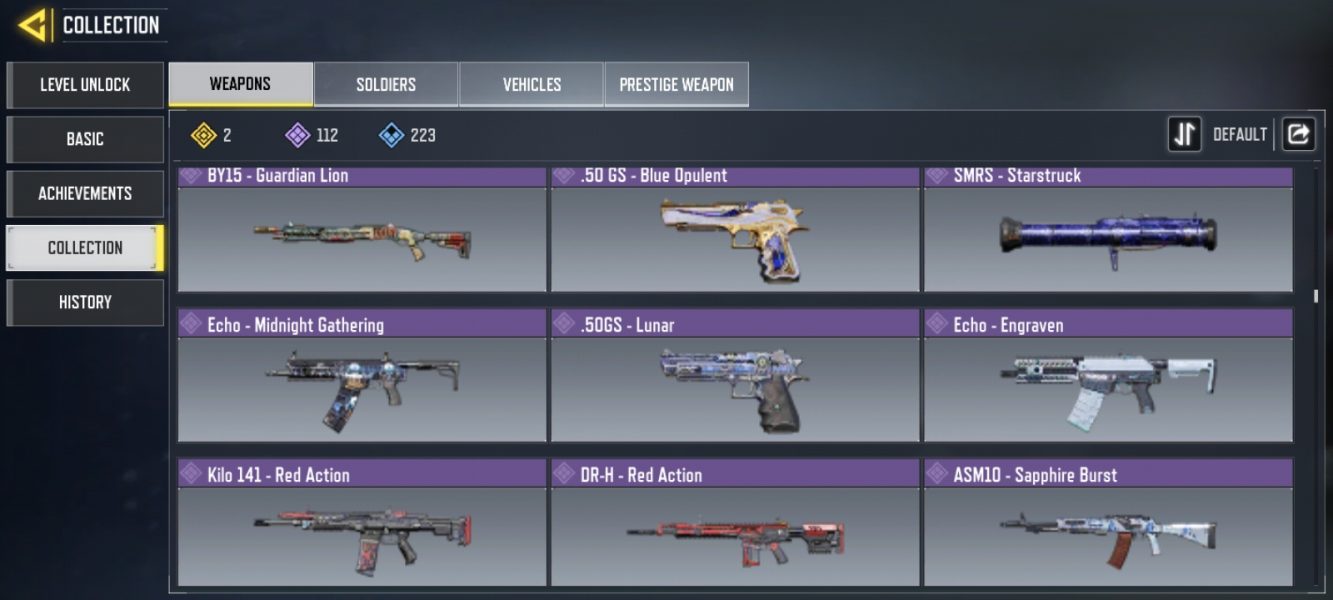The image size is (1333, 600).
Task: Open the Level Unlock section
Action: click(85, 85)
